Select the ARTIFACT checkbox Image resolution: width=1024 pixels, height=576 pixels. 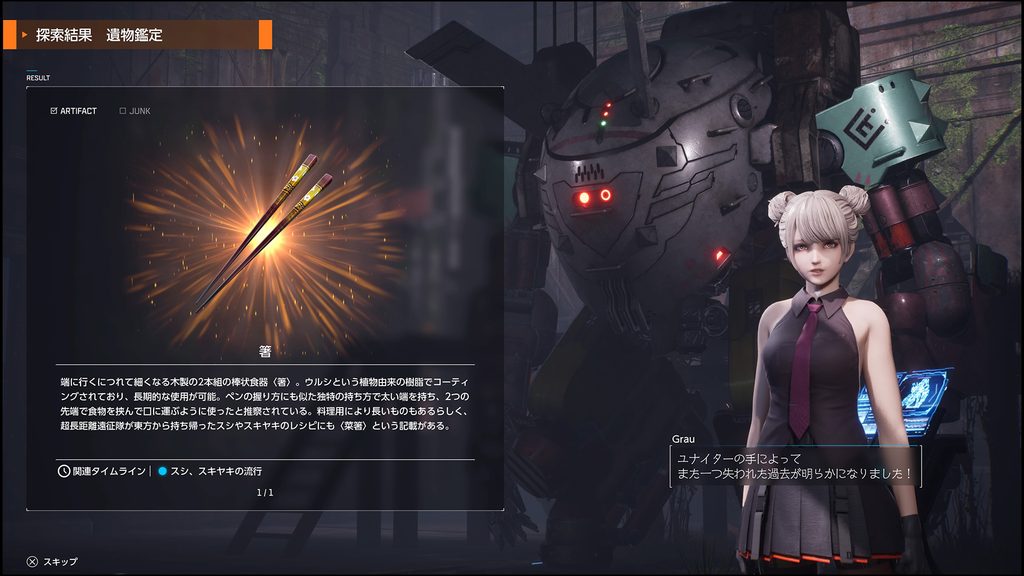coord(54,111)
